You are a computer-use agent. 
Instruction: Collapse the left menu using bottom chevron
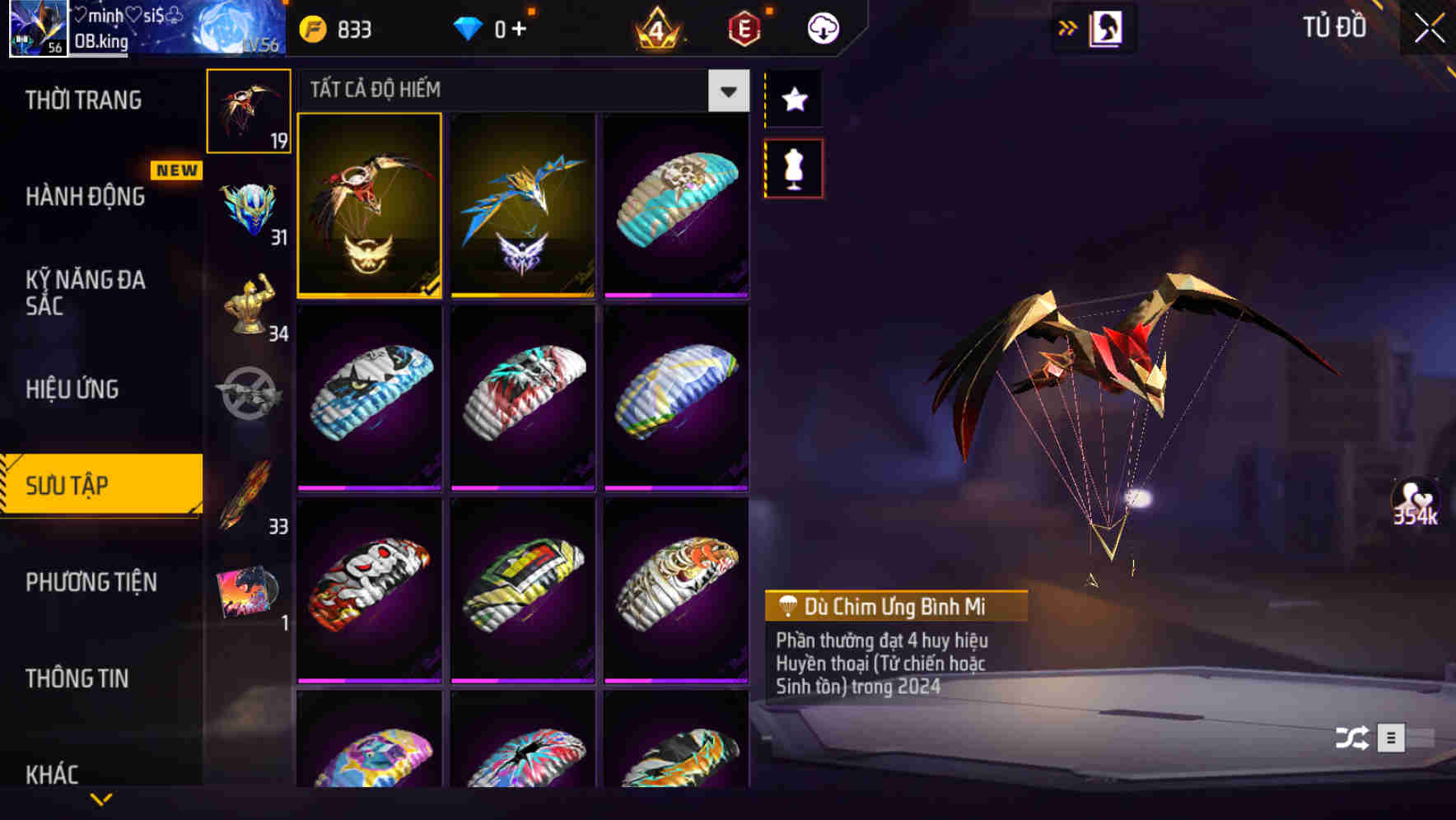pos(100,799)
